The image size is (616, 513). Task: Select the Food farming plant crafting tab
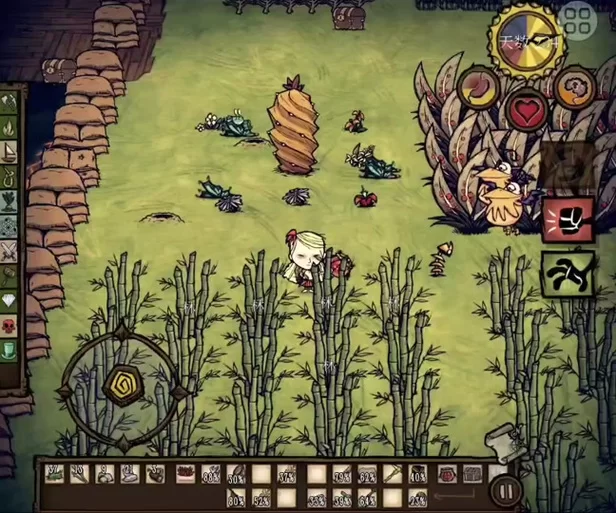pos(10,201)
